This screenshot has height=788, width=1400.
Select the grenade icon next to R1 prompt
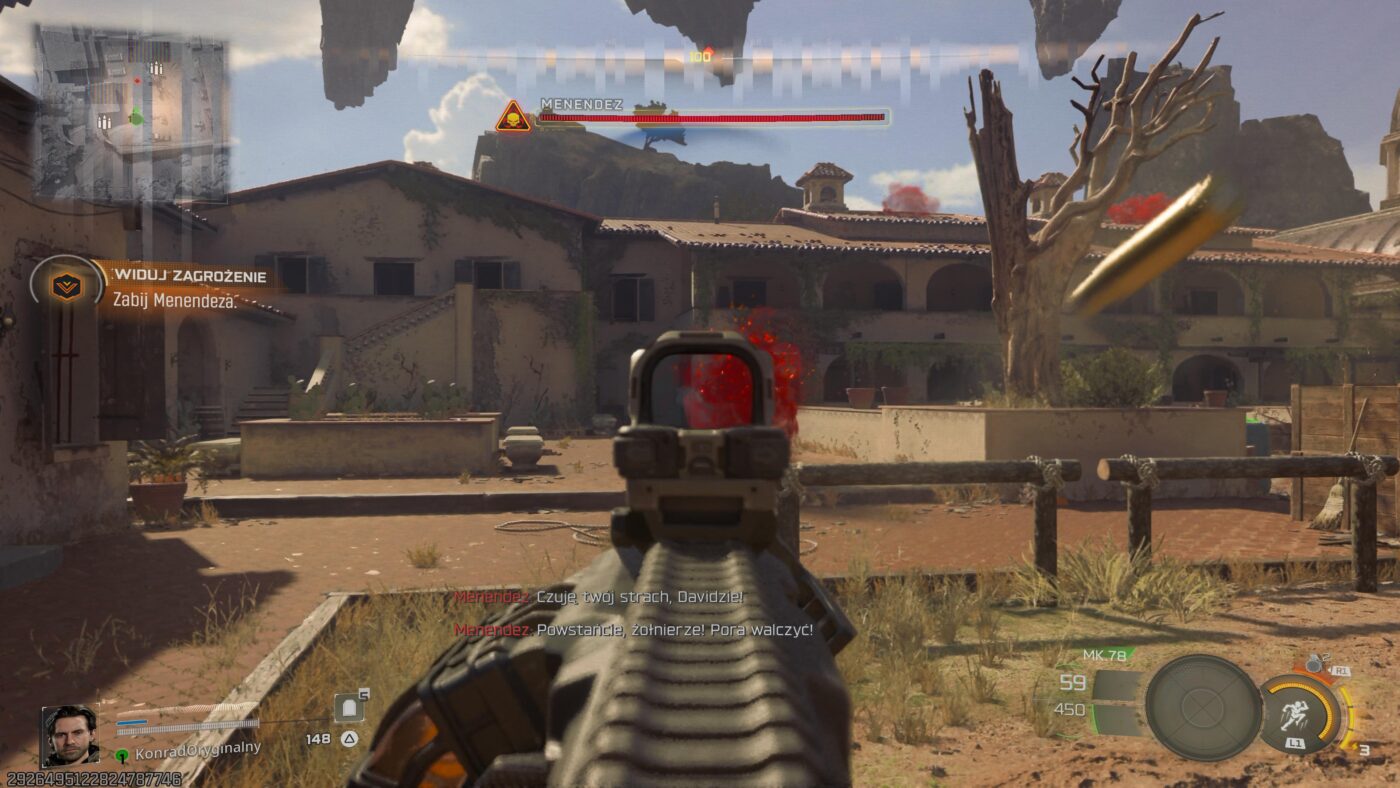coord(1313,663)
